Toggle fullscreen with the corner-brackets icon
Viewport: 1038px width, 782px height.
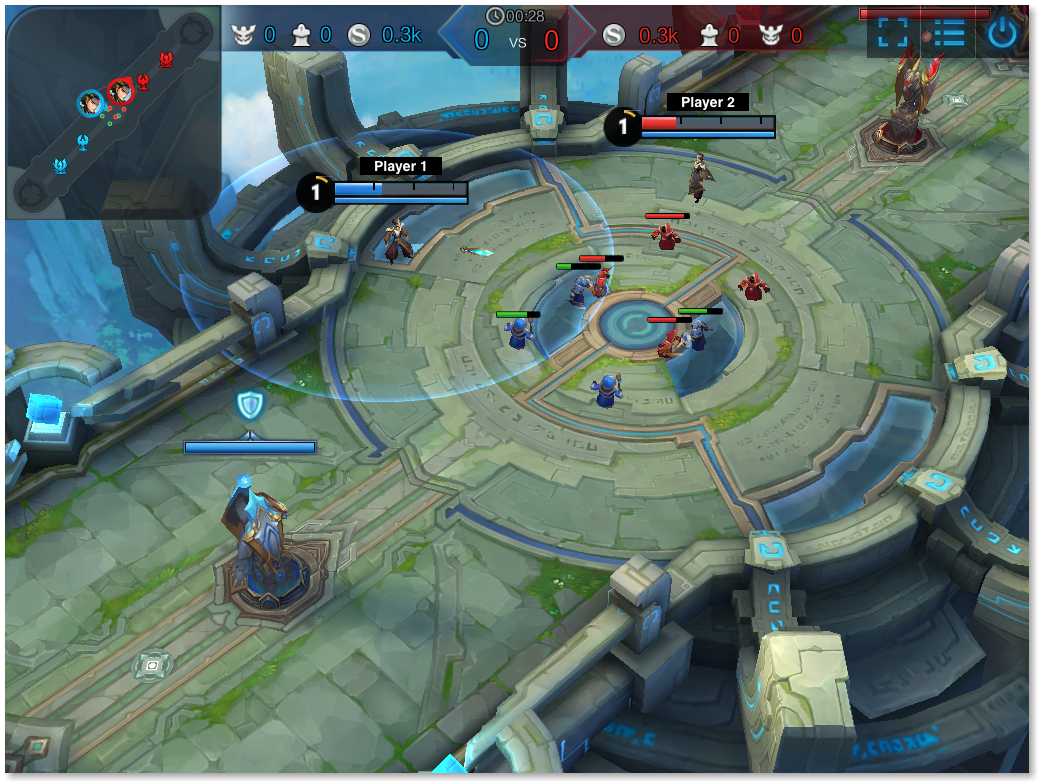(x=893, y=33)
